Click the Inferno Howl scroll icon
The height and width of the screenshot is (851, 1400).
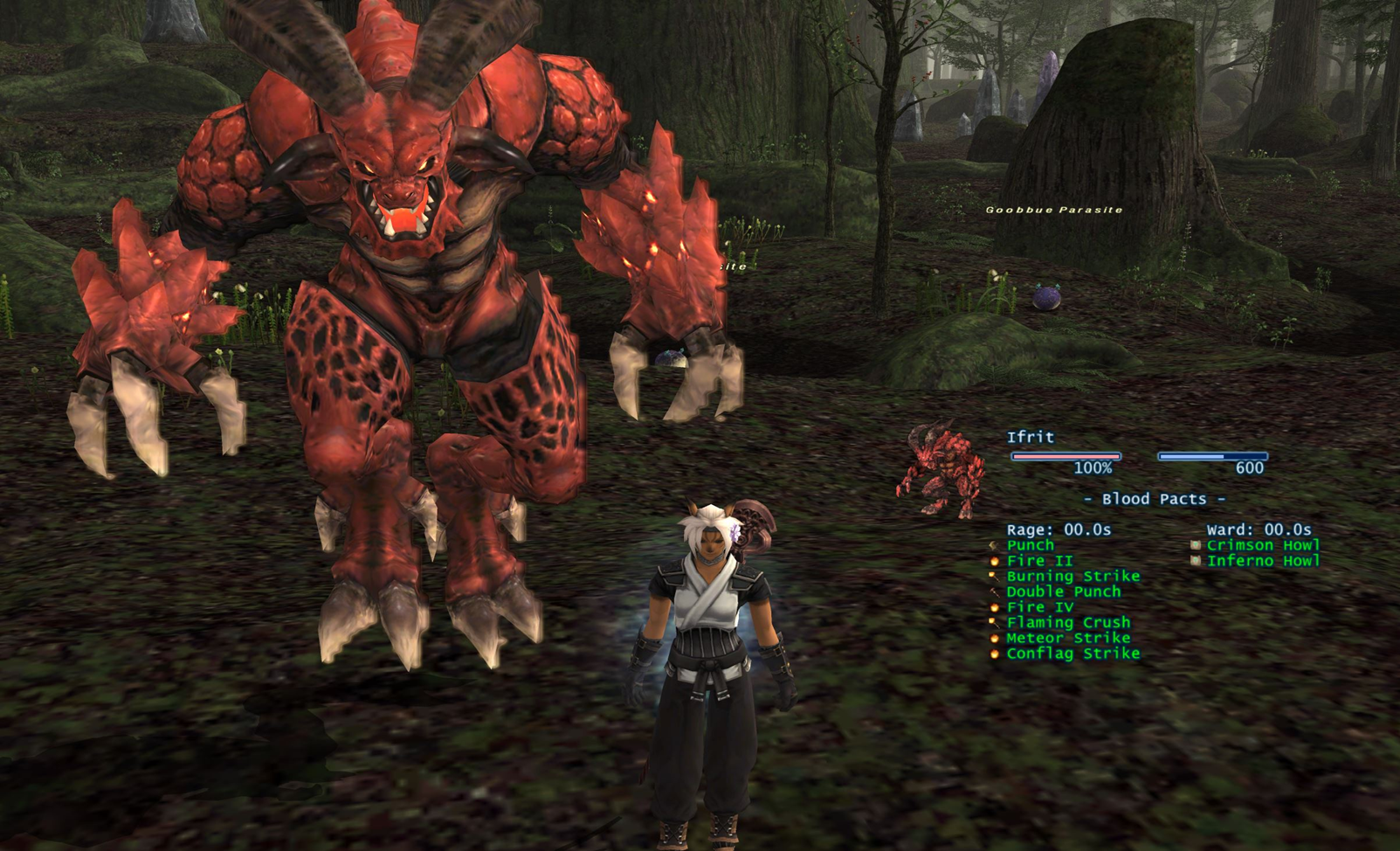pyautogui.click(x=1195, y=561)
